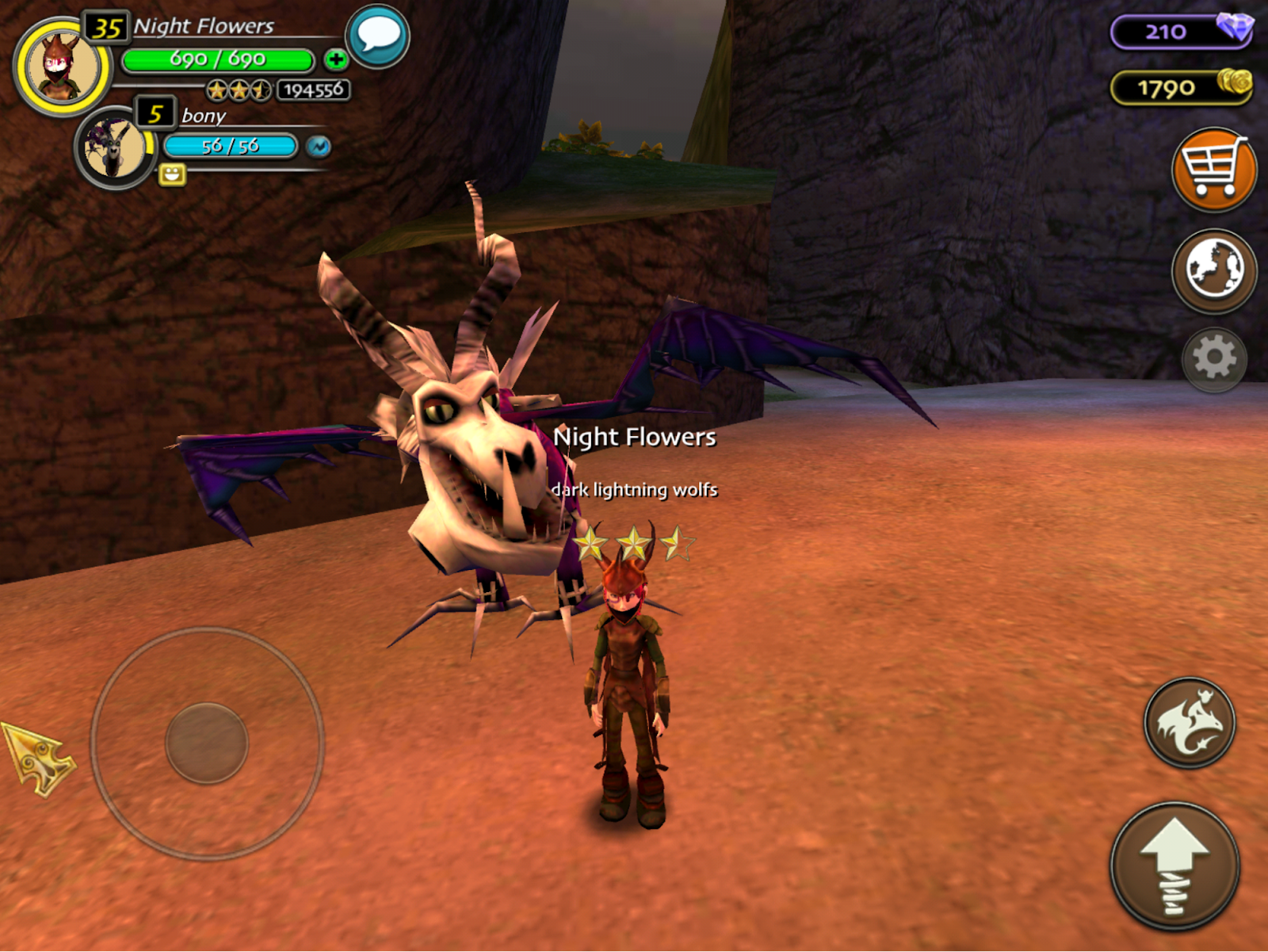Tap the dragon happiness smiley icon
Screen dimensions: 1268x952
[x=172, y=174]
